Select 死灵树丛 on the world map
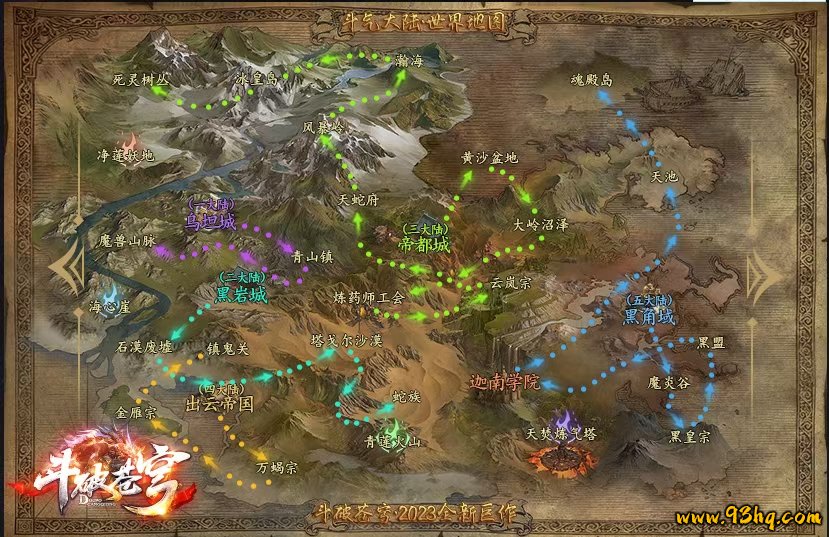Image resolution: width=829 pixels, height=537 pixels. [x=142, y=77]
